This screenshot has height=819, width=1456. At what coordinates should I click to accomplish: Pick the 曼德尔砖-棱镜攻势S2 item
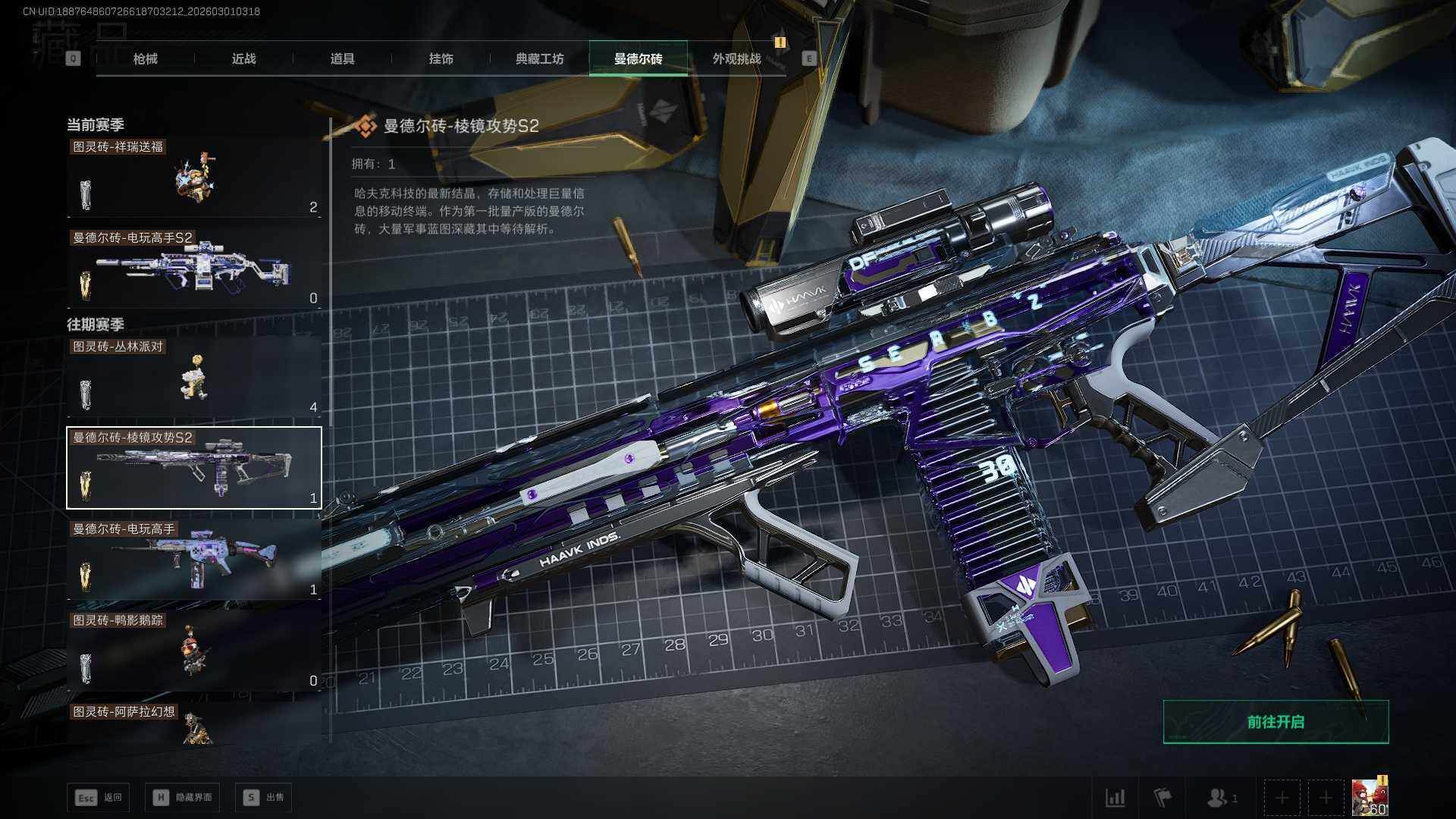(x=194, y=468)
